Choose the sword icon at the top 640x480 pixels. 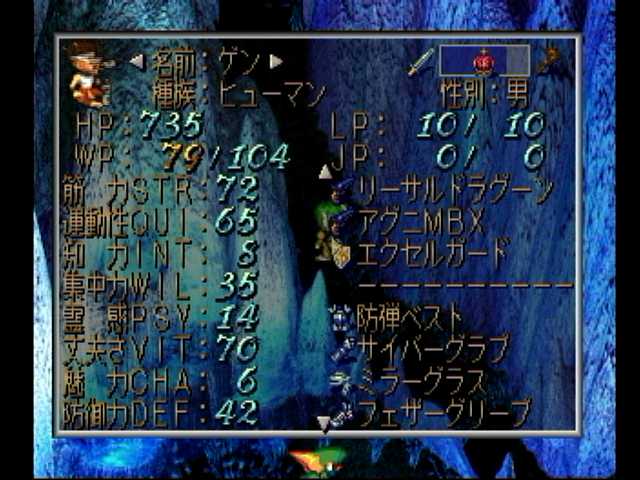click(420, 62)
